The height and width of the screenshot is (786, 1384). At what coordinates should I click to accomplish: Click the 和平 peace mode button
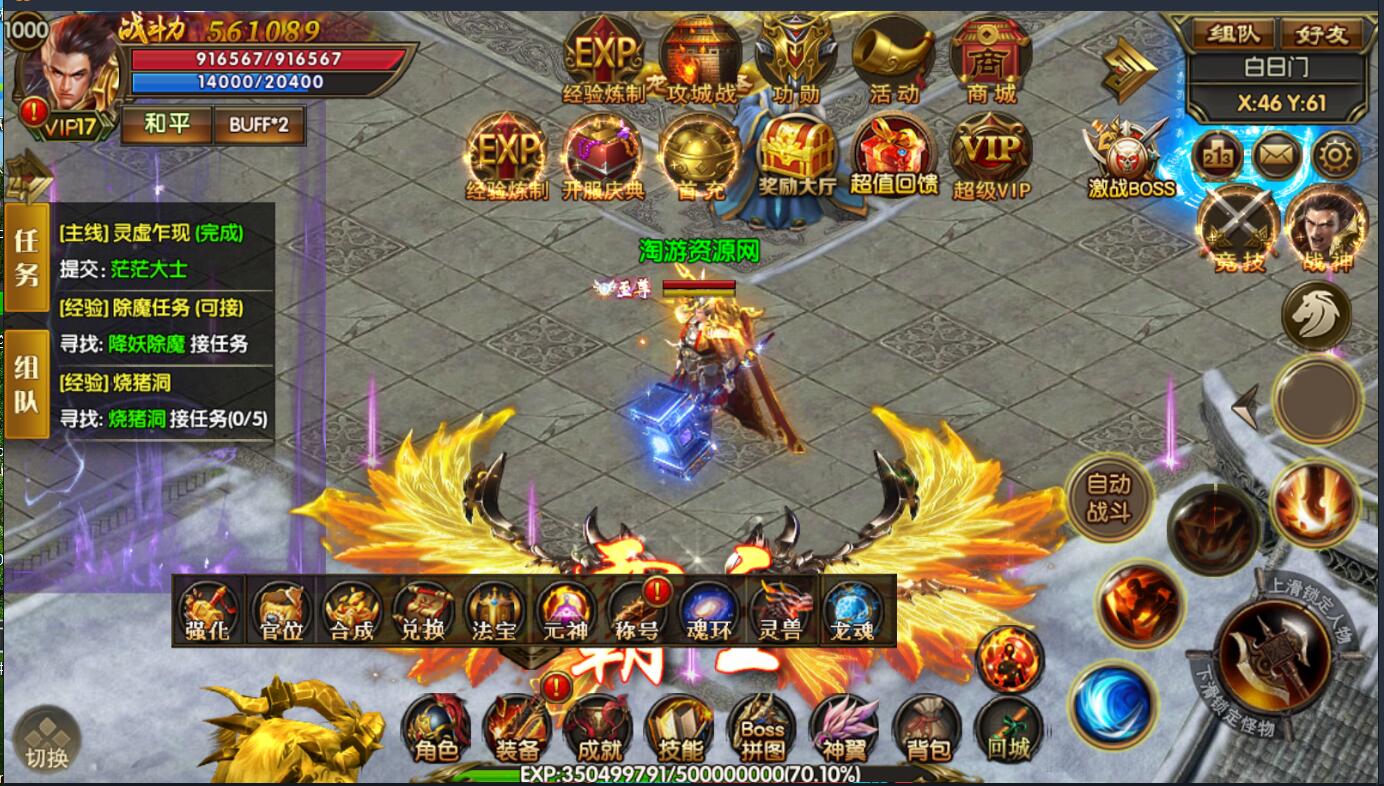[x=165, y=125]
